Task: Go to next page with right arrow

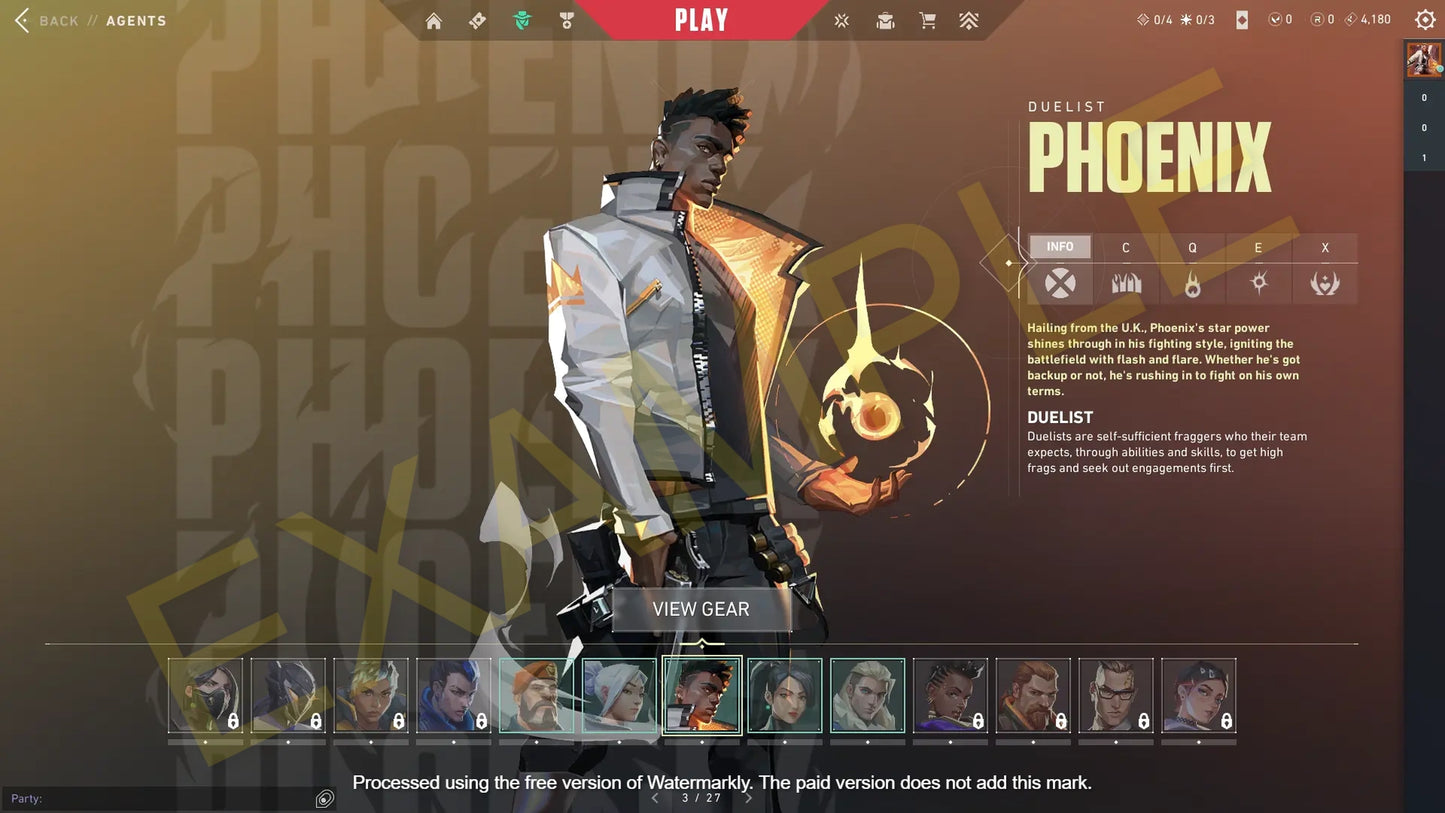Action: click(748, 798)
